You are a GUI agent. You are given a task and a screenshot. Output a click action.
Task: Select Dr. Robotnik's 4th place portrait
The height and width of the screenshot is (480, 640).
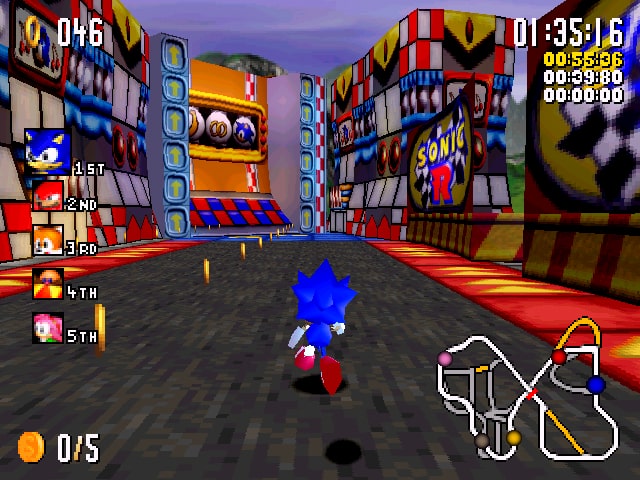point(47,284)
